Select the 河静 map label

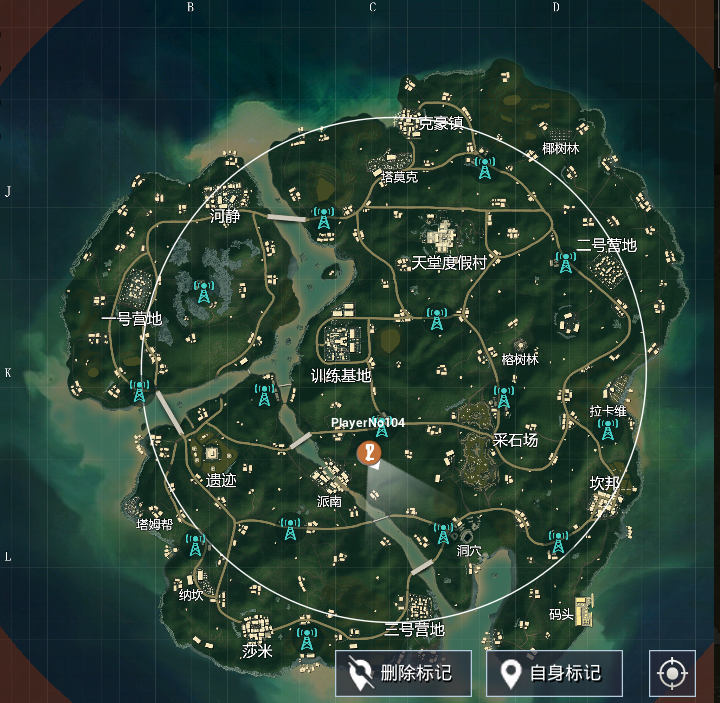225,217
